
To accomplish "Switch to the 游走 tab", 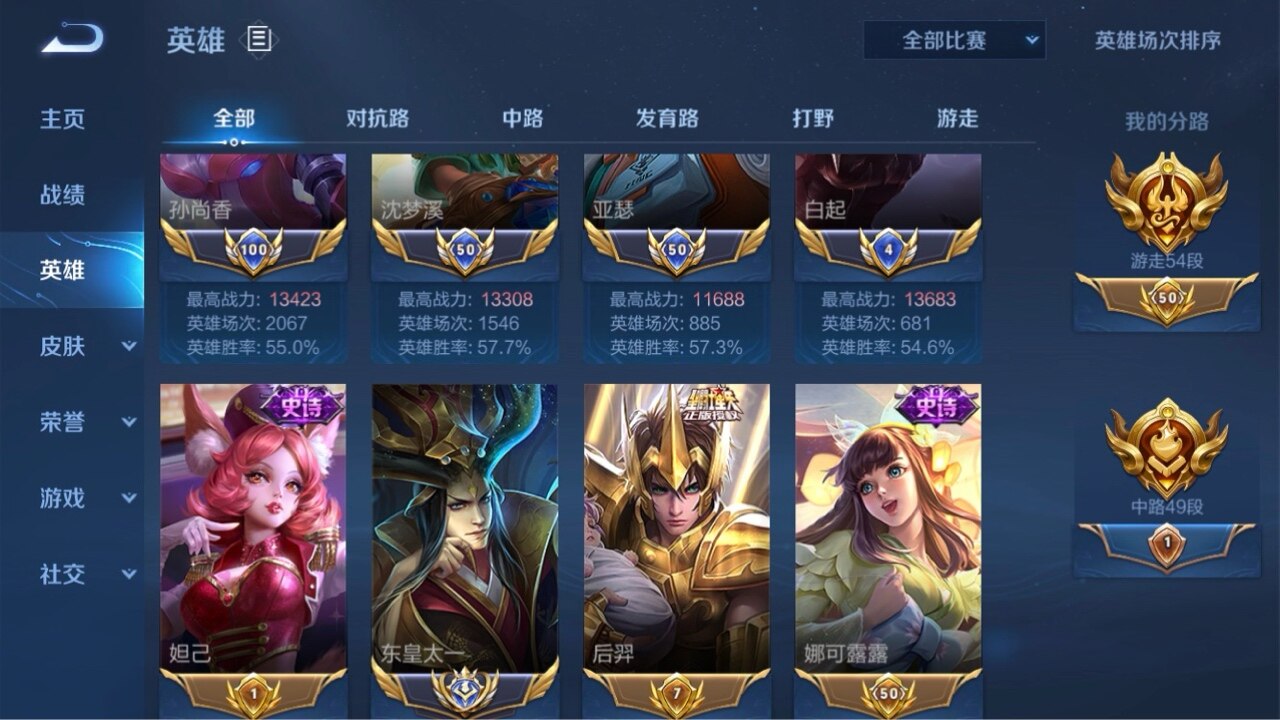I will coord(957,118).
